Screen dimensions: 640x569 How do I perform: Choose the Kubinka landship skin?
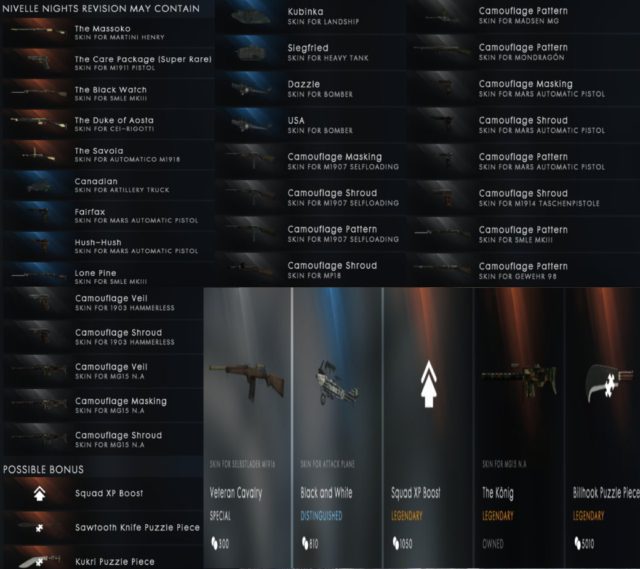[310, 14]
